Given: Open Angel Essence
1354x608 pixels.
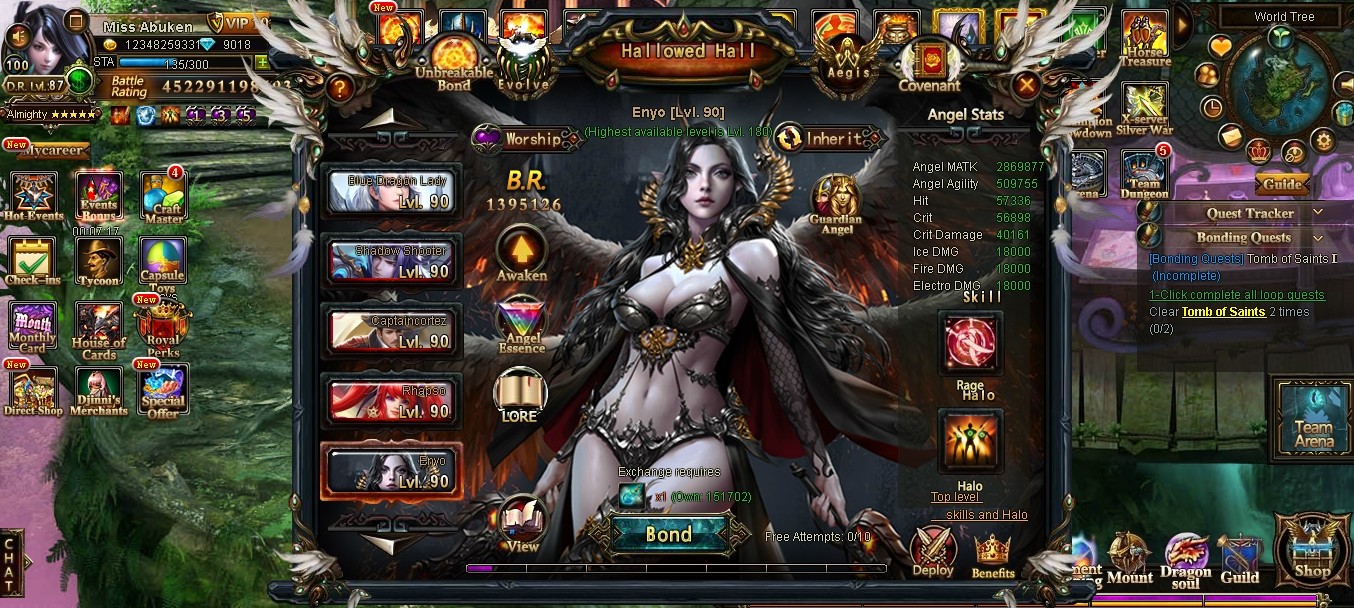Looking at the screenshot, I should tap(522, 322).
